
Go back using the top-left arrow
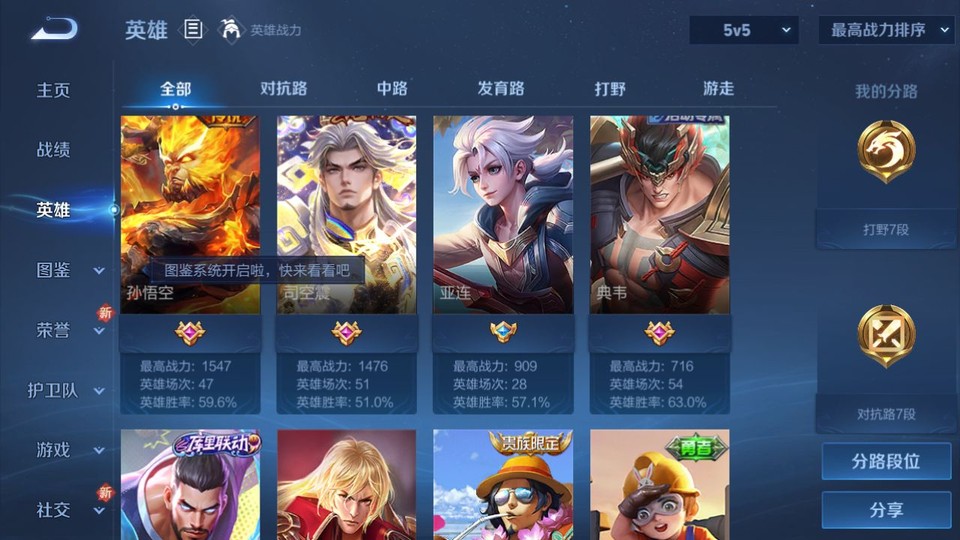pos(53,30)
